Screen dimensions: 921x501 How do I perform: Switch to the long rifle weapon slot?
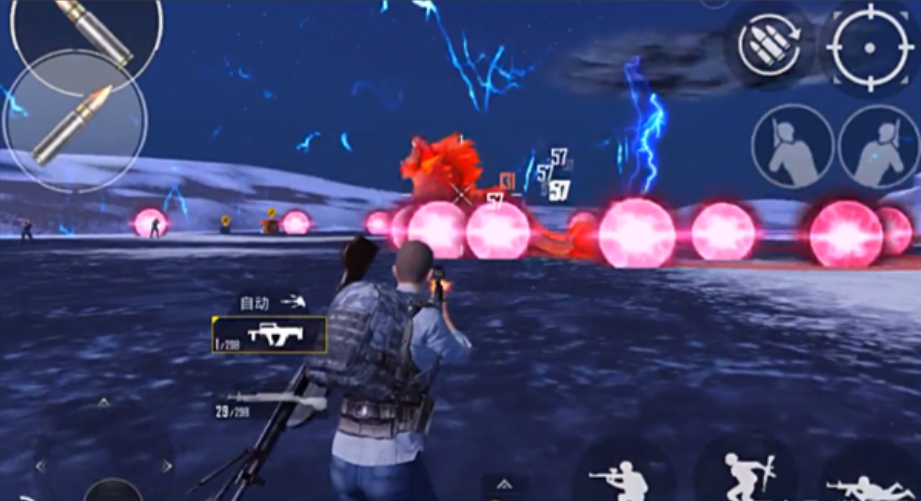point(272,402)
